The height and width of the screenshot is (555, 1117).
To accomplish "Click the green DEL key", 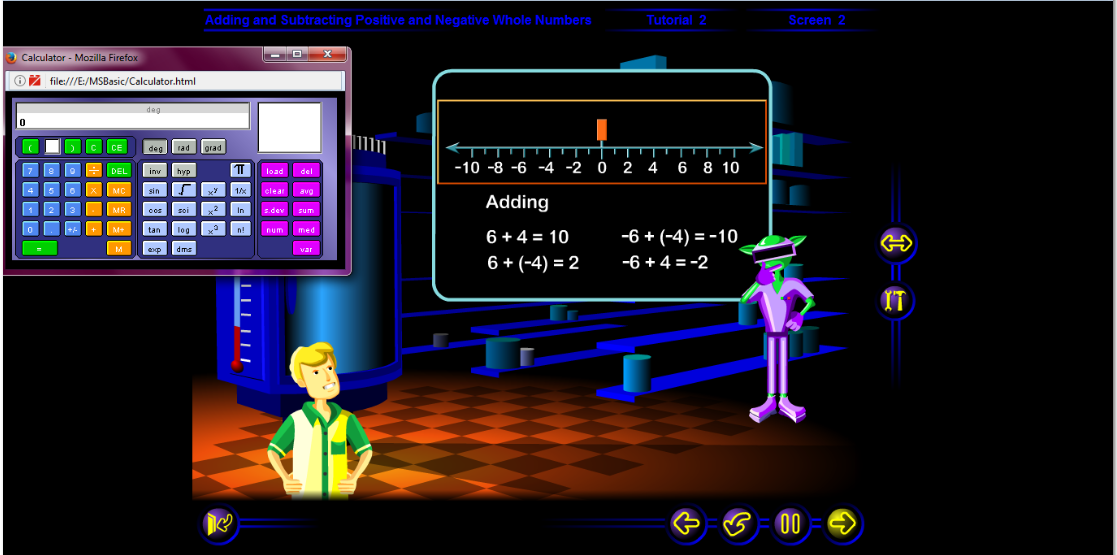I will click(119, 171).
